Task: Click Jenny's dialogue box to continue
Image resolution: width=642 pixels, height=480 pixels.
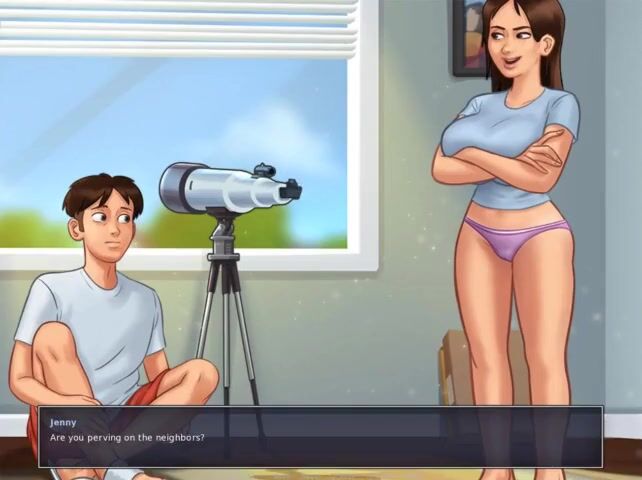Action: 320,437
